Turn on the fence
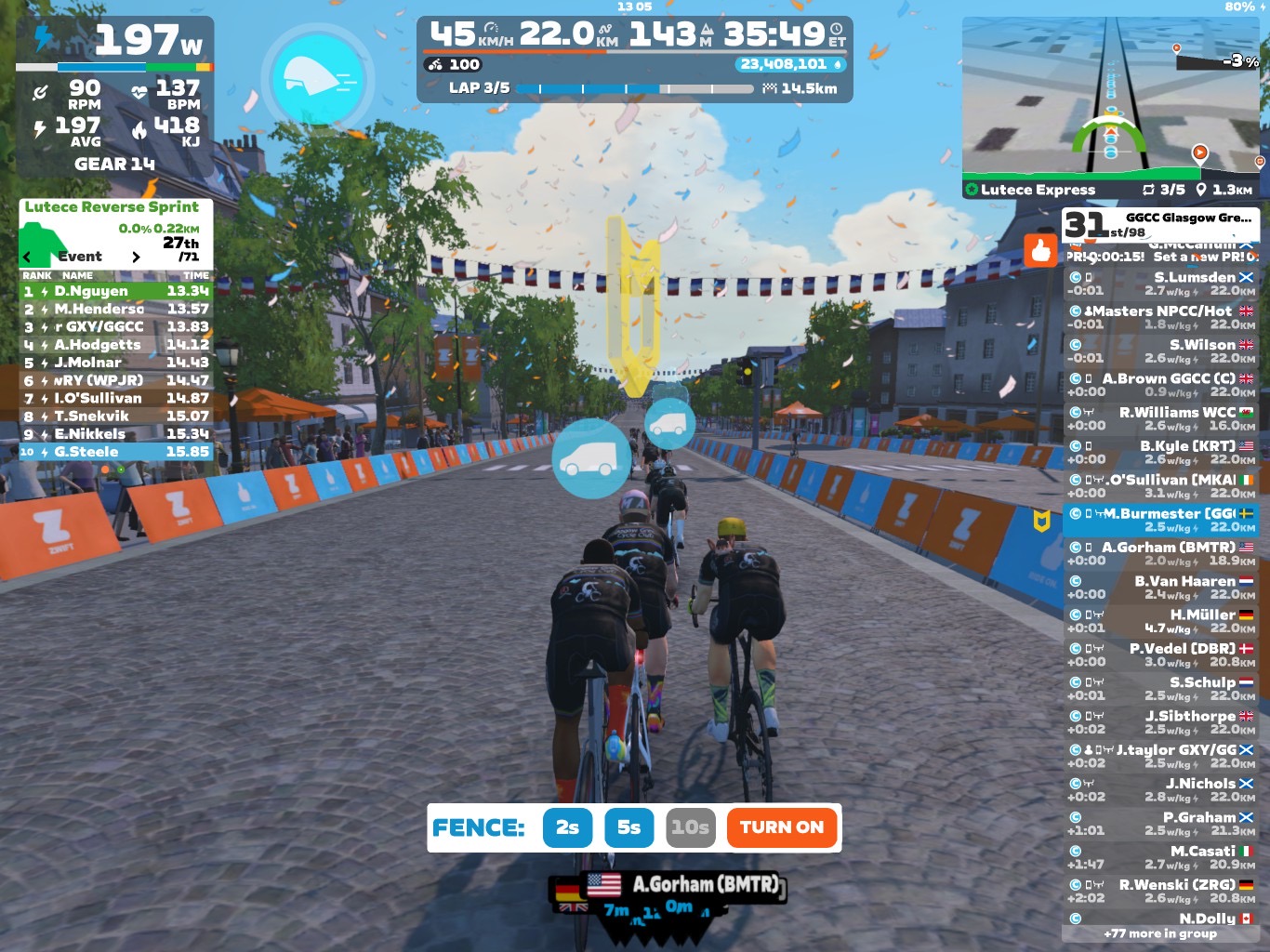Image resolution: width=1270 pixels, height=952 pixels. click(782, 827)
